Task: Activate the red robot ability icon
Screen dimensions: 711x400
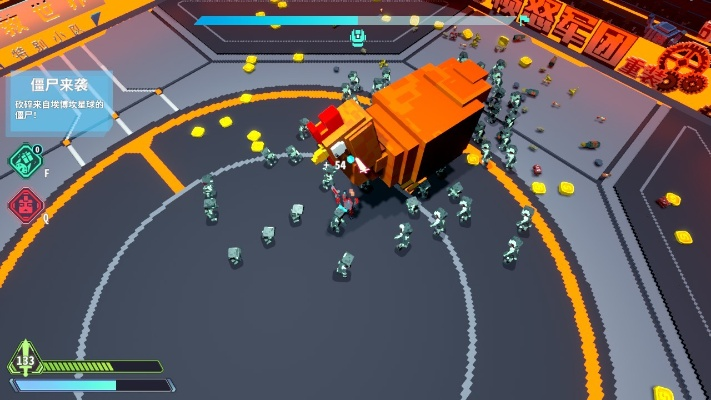Action: coord(24,205)
